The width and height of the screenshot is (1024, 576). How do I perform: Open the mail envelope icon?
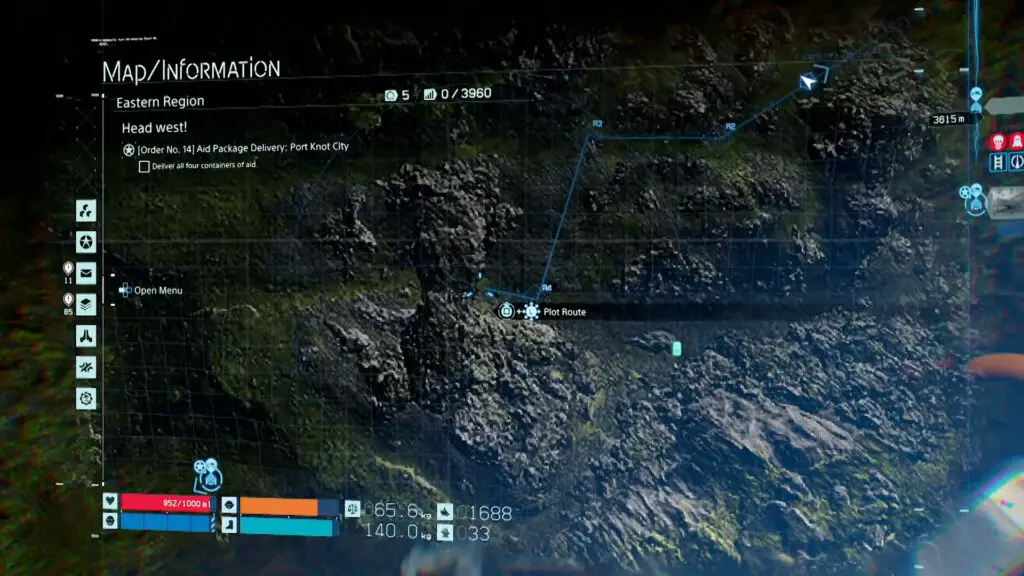pos(86,273)
